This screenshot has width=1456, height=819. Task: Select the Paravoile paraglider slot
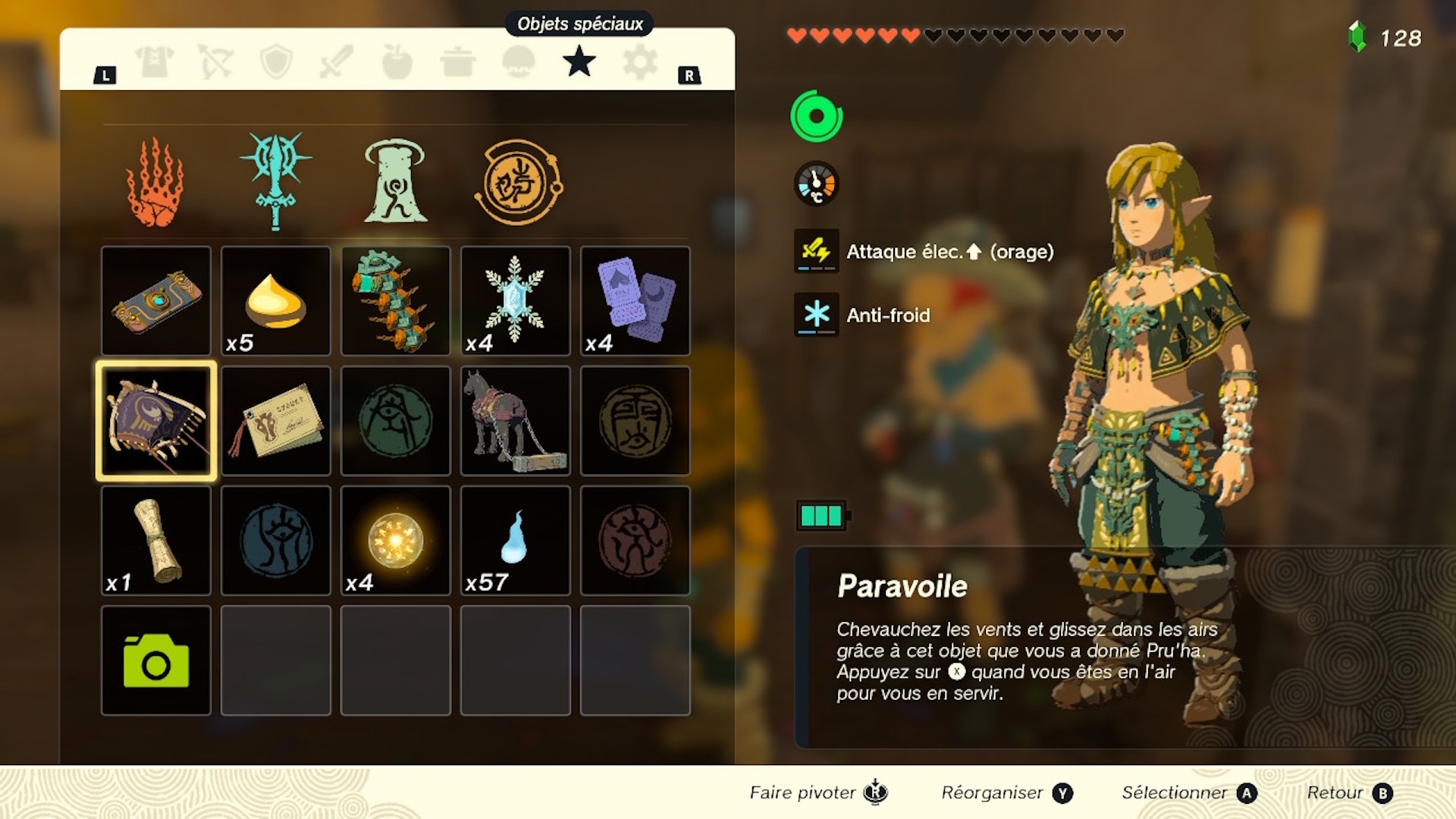pyautogui.click(x=156, y=421)
